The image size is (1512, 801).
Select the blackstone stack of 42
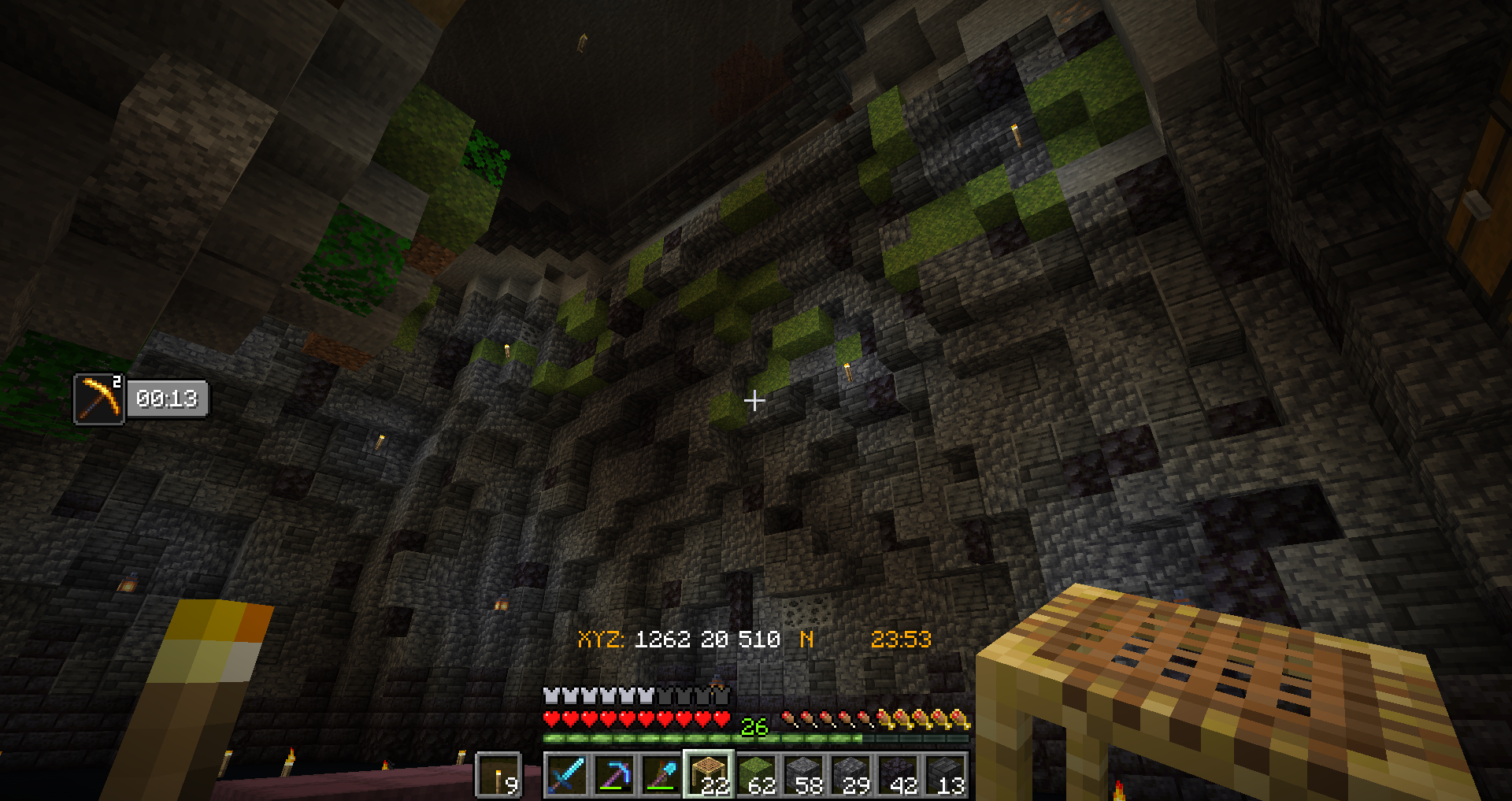tap(898, 775)
